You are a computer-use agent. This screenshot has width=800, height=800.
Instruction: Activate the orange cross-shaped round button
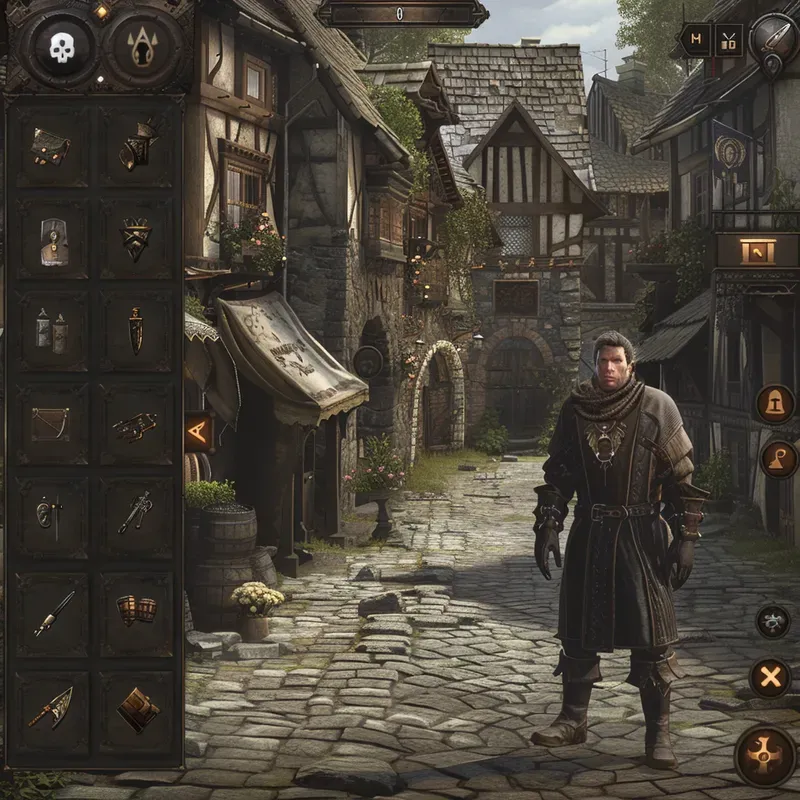tap(765, 756)
